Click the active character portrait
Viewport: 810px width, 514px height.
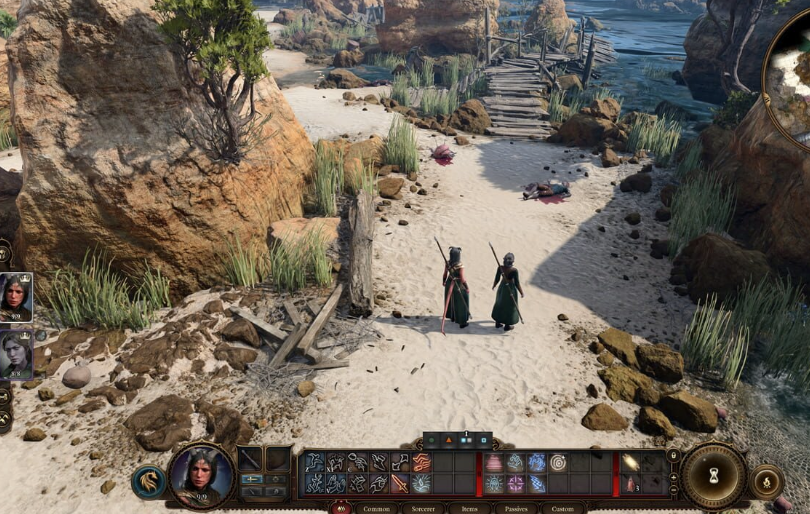[x=201, y=475]
